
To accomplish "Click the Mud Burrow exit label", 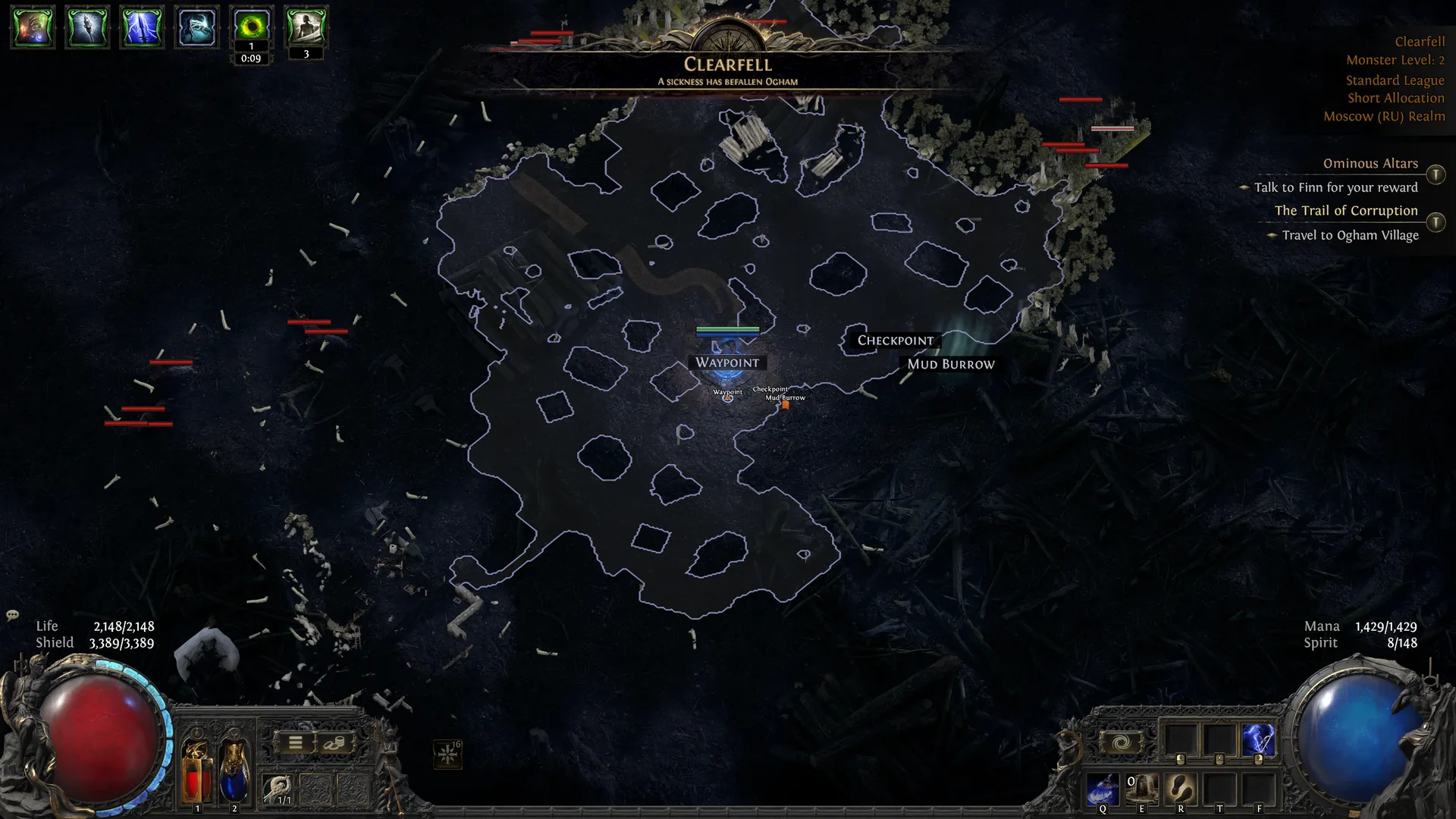I will click(x=951, y=364).
